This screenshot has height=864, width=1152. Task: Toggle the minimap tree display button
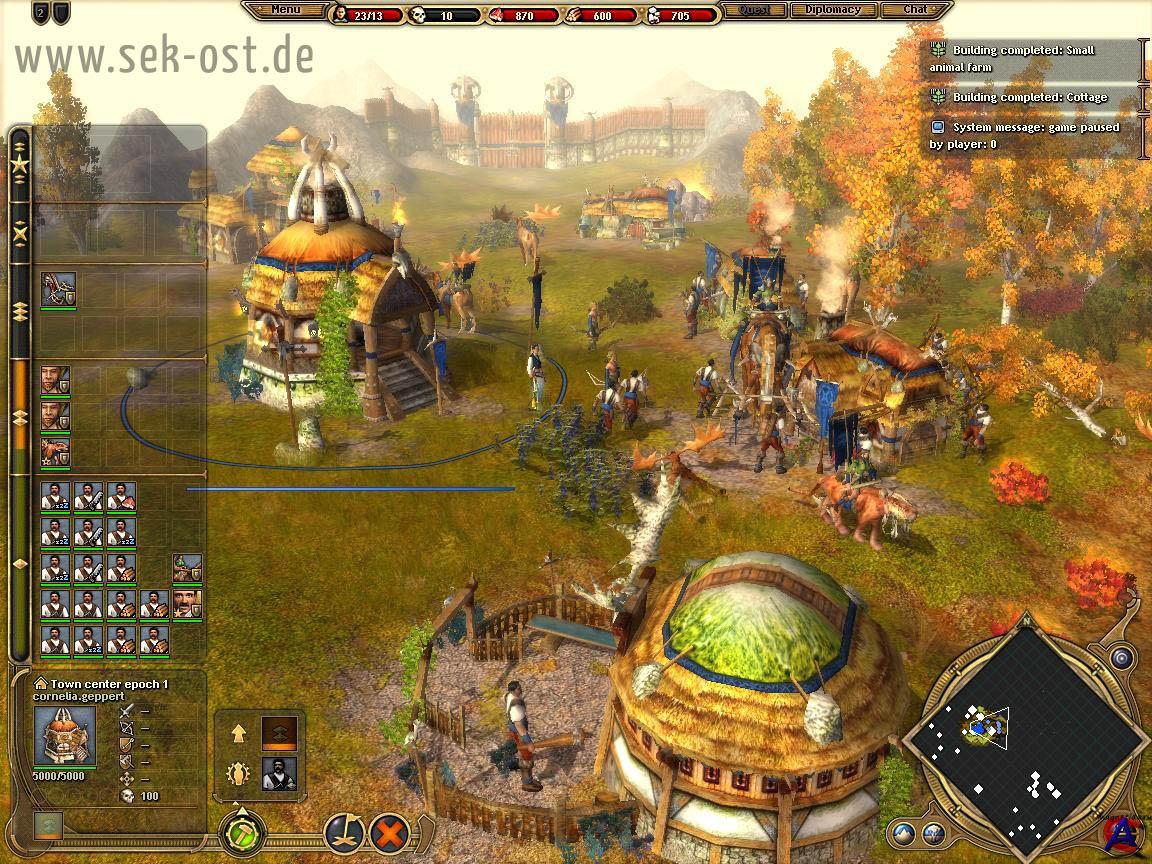tap(933, 832)
